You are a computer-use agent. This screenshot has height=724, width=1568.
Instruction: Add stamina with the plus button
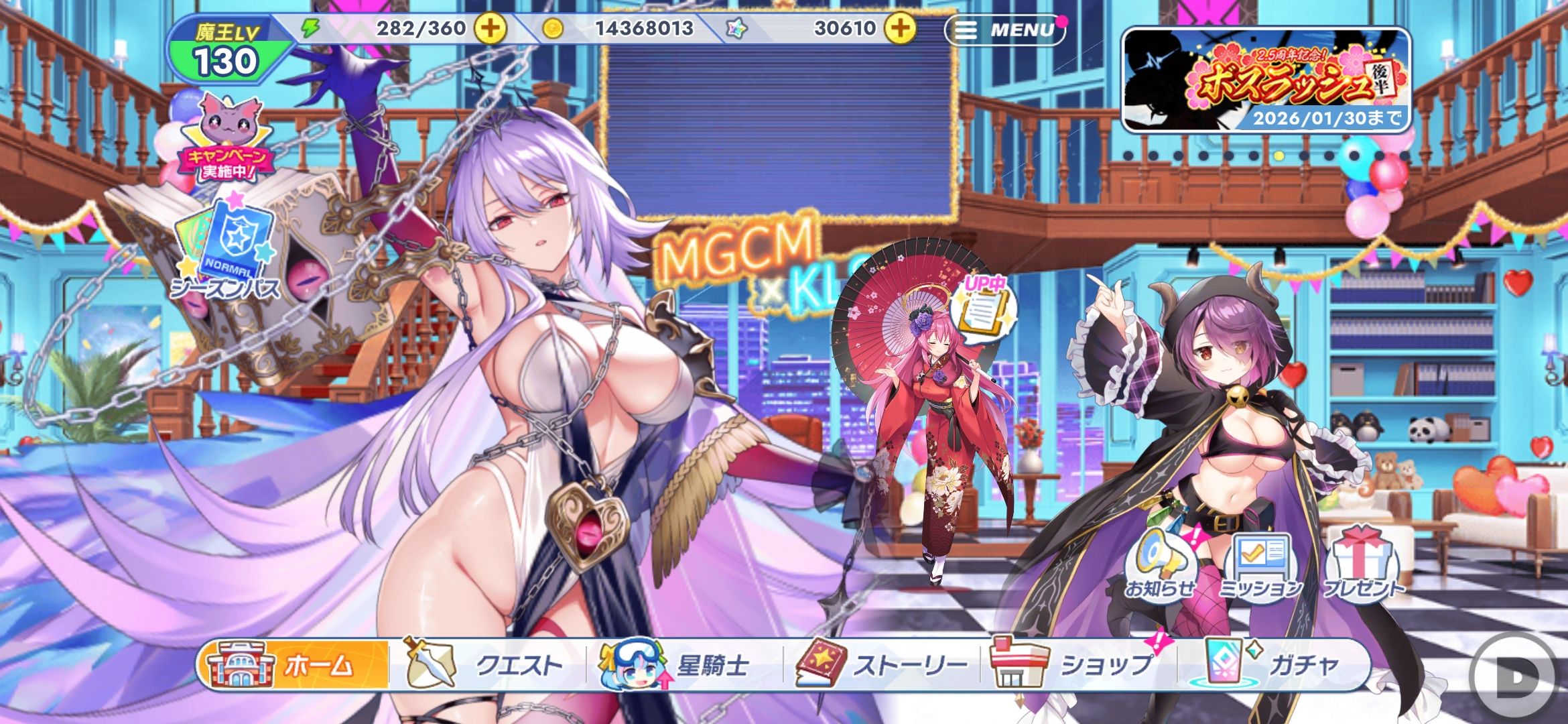(x=491, y=28)
